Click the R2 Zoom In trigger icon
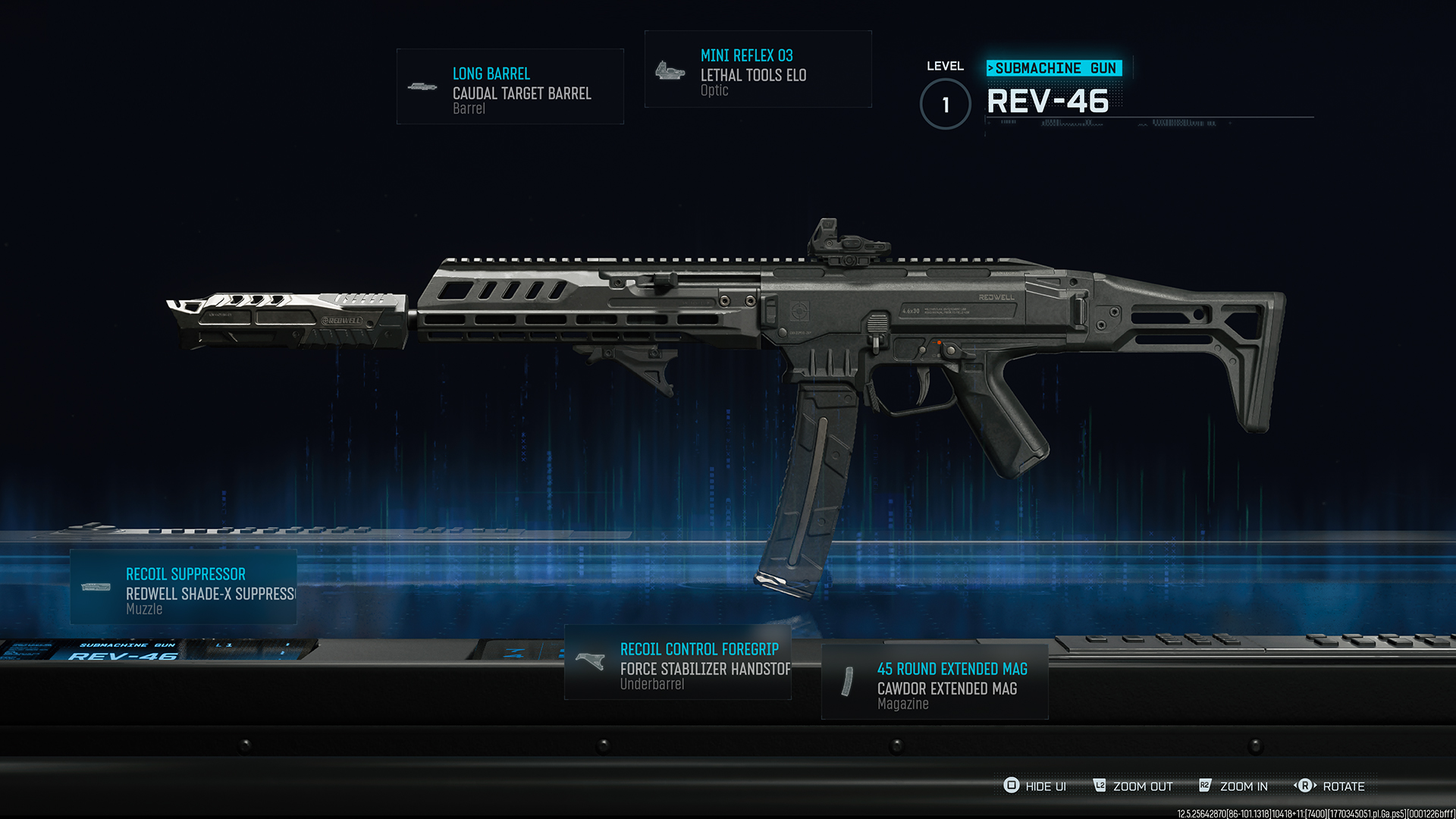This screenshot has height=819, width=1456. point(1205,786)
